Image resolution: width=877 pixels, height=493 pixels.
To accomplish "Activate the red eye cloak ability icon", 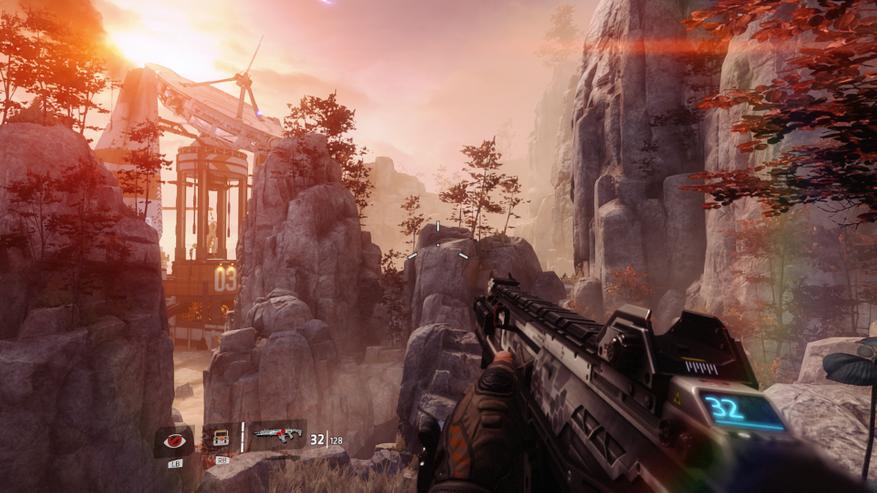I will pyautogui.click(x=174, y=440).
